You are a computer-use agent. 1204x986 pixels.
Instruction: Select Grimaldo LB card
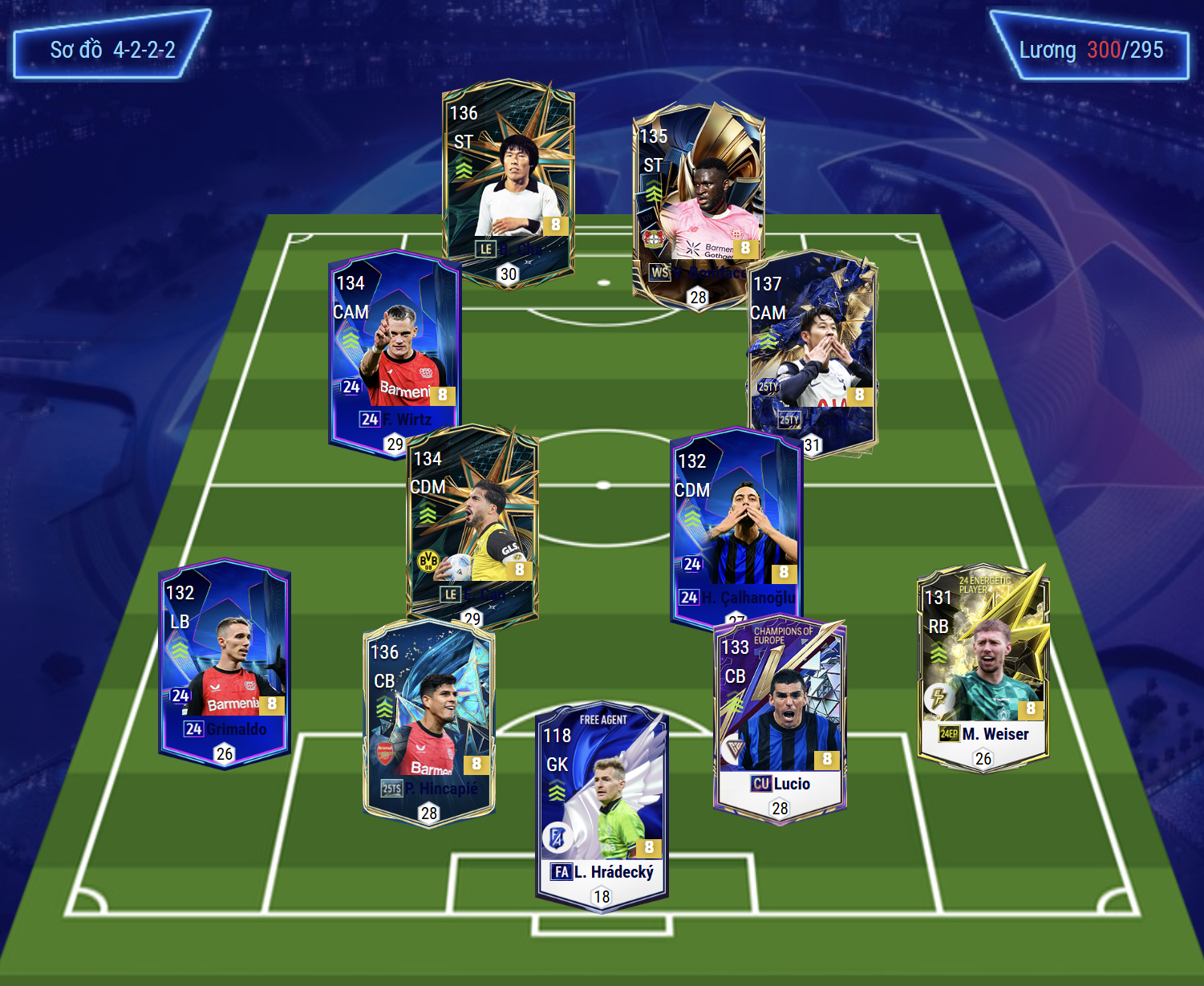click(x=225, y=662)
